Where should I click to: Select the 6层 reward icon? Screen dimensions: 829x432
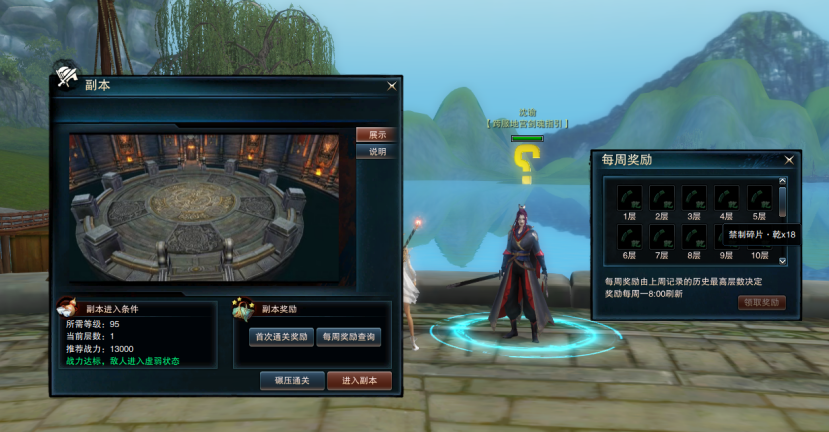(629, 237)
